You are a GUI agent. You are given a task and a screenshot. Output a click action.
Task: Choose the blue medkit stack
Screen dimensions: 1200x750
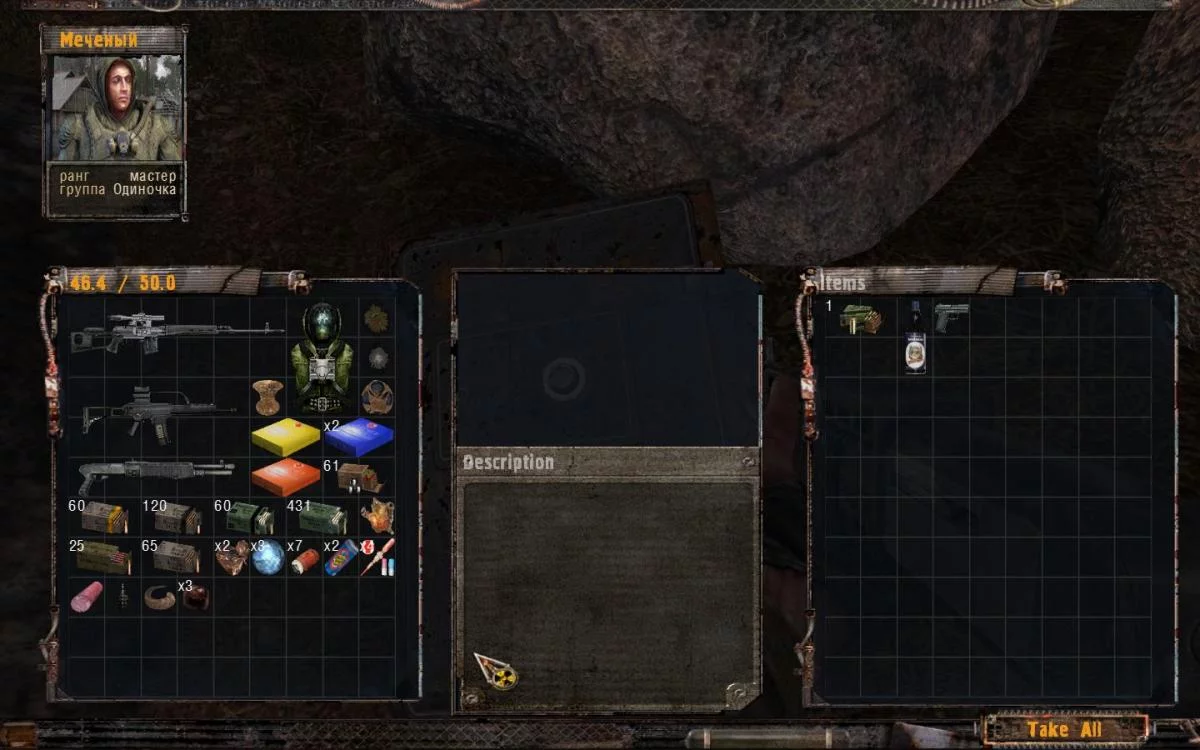359,437
